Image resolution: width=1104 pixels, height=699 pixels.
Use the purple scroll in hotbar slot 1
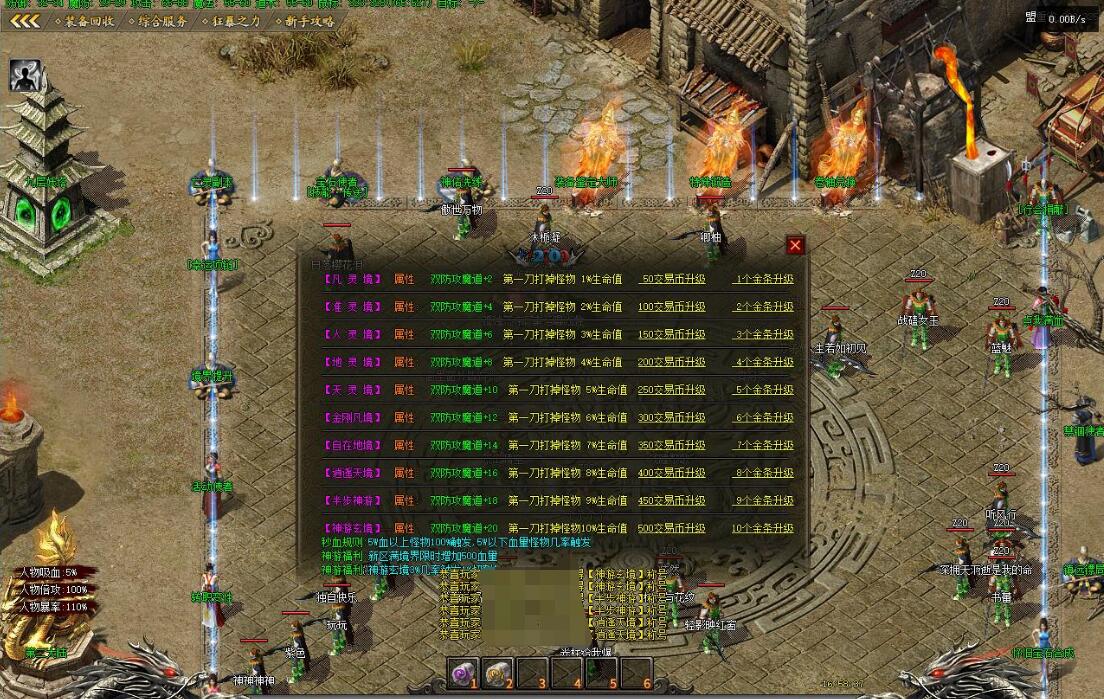tap(463, 673)
